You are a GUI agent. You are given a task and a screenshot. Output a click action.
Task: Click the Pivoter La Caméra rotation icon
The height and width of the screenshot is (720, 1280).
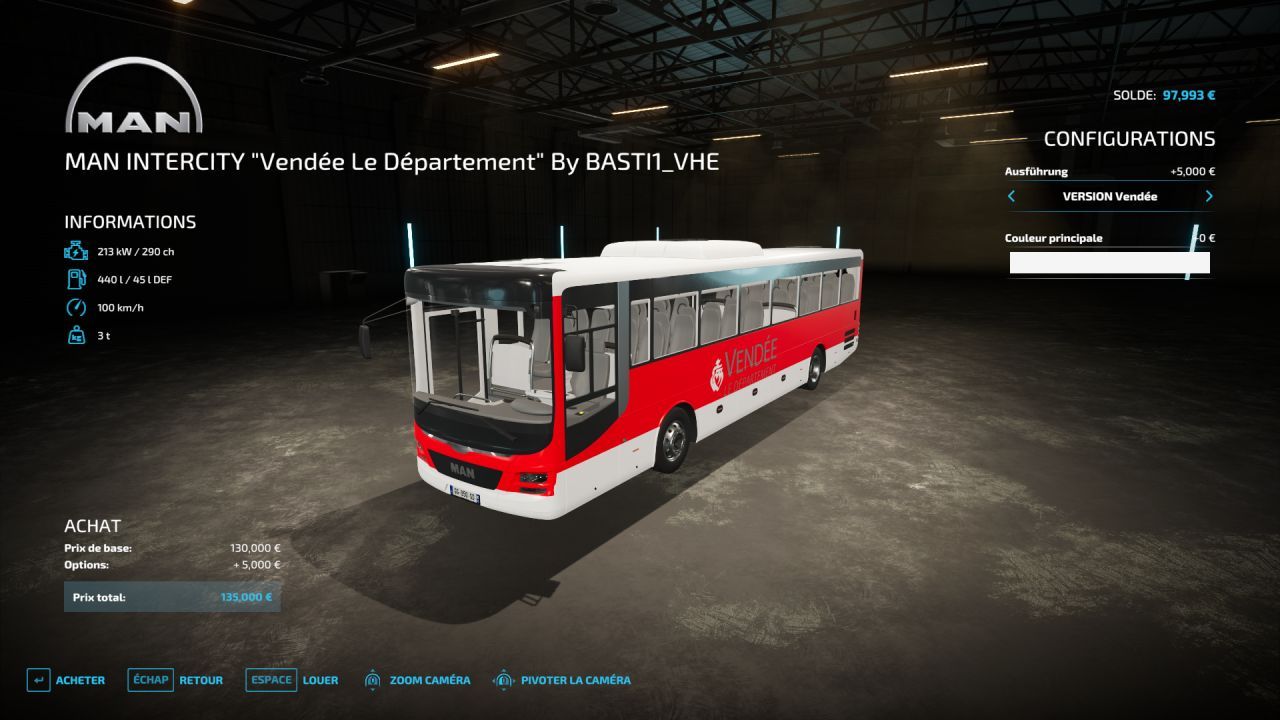point(501,680)
